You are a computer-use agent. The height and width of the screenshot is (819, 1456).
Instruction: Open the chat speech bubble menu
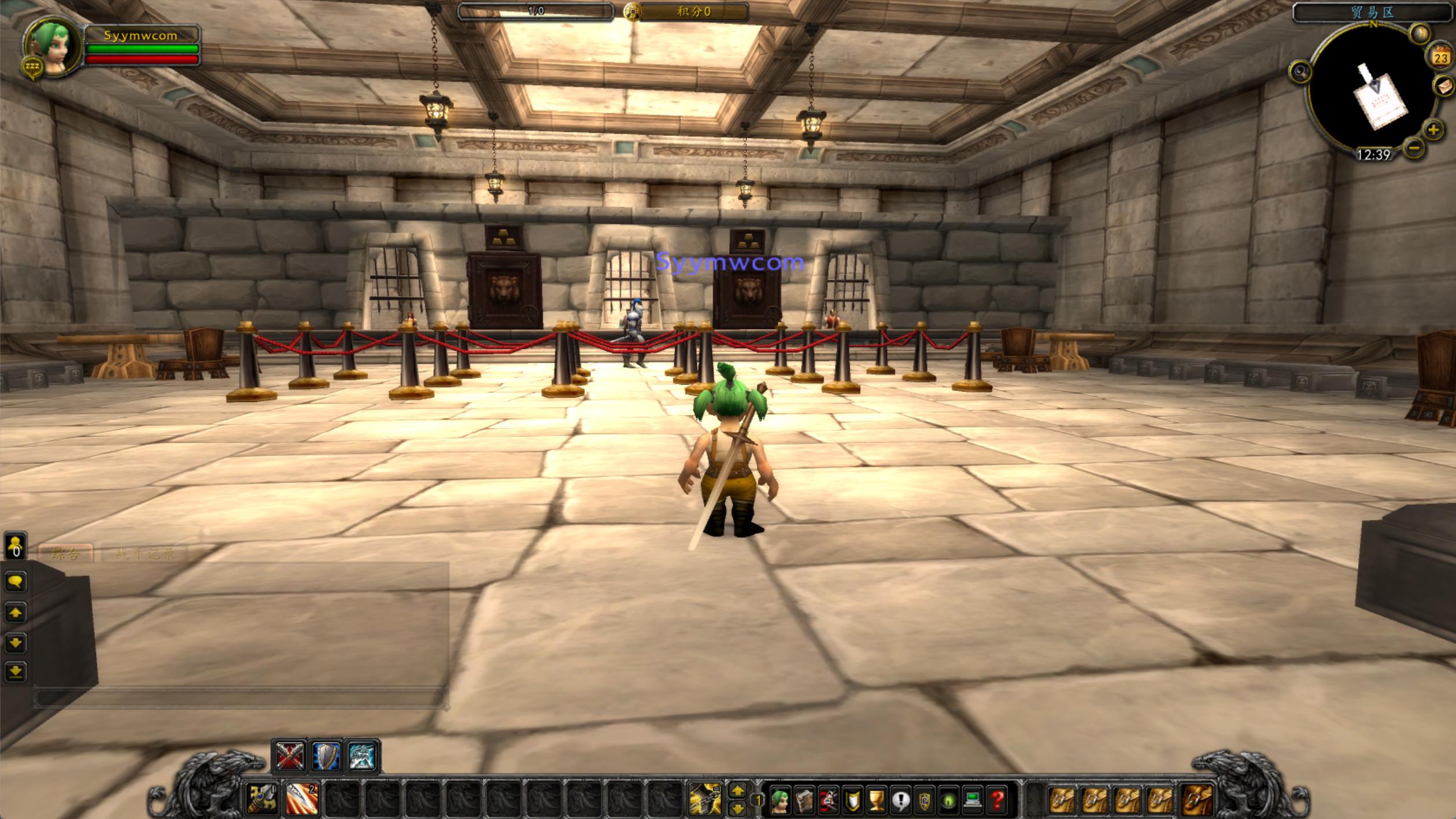tap(16, 581)
